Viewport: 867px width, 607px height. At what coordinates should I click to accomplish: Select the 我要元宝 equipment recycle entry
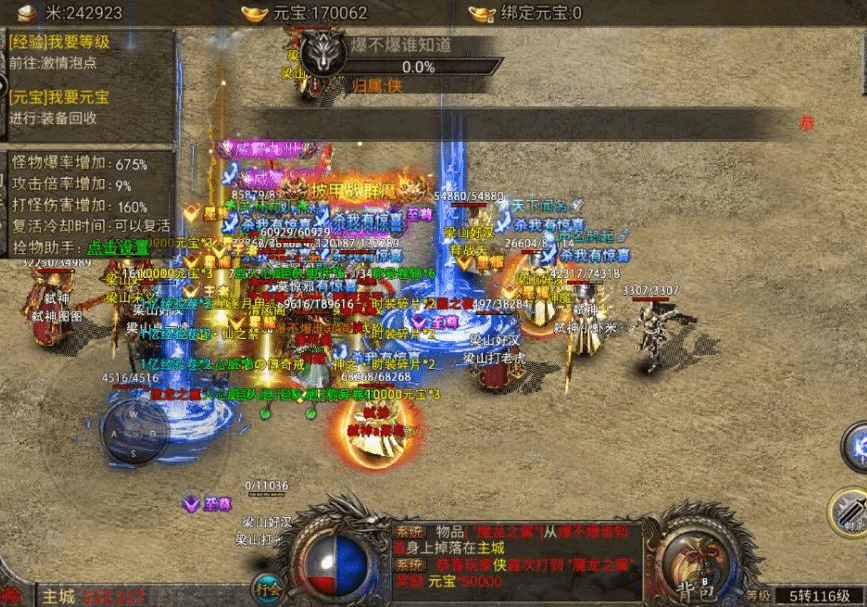(60, 98)
